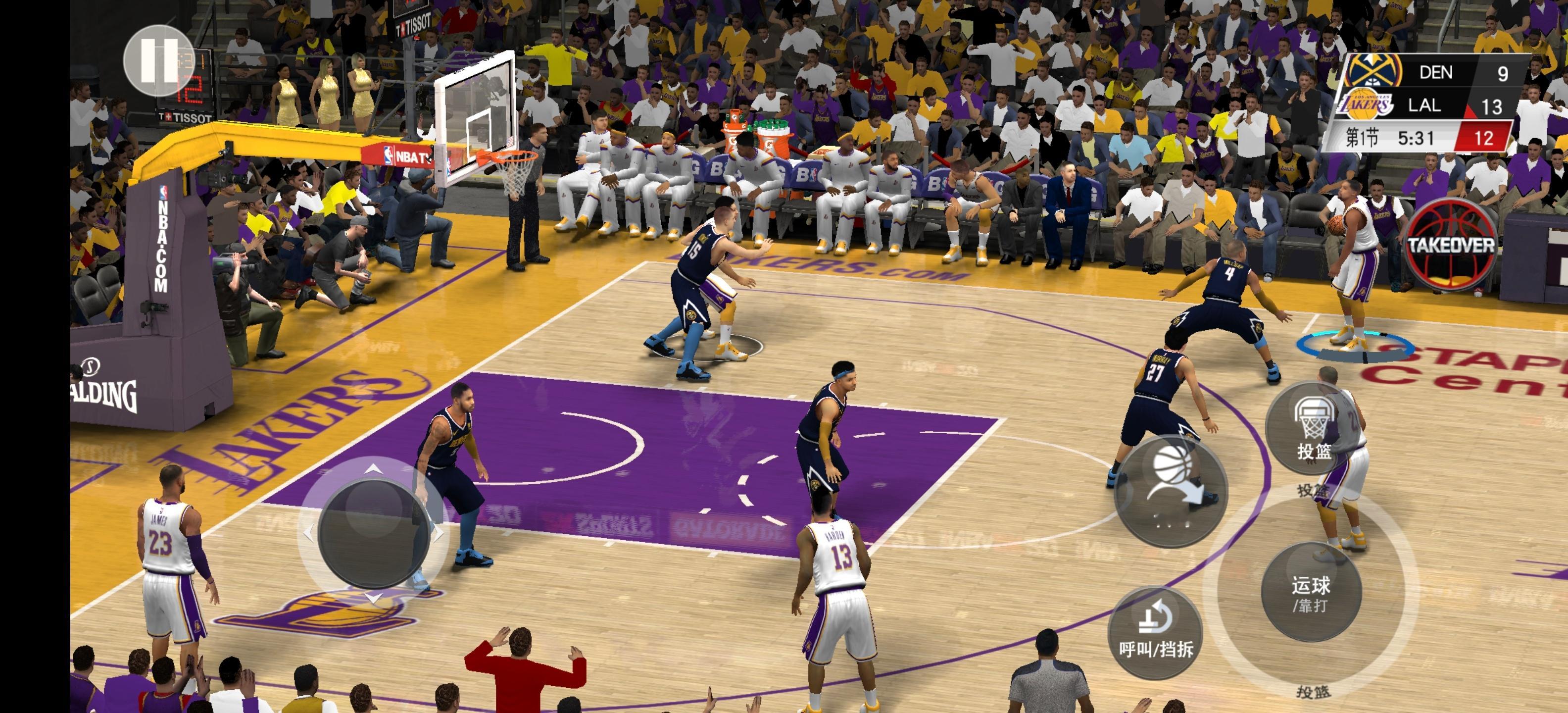Screen dimensions: 1568x713
Task: Tap the virtual movement joystick
Action: [x=373, y=533]
